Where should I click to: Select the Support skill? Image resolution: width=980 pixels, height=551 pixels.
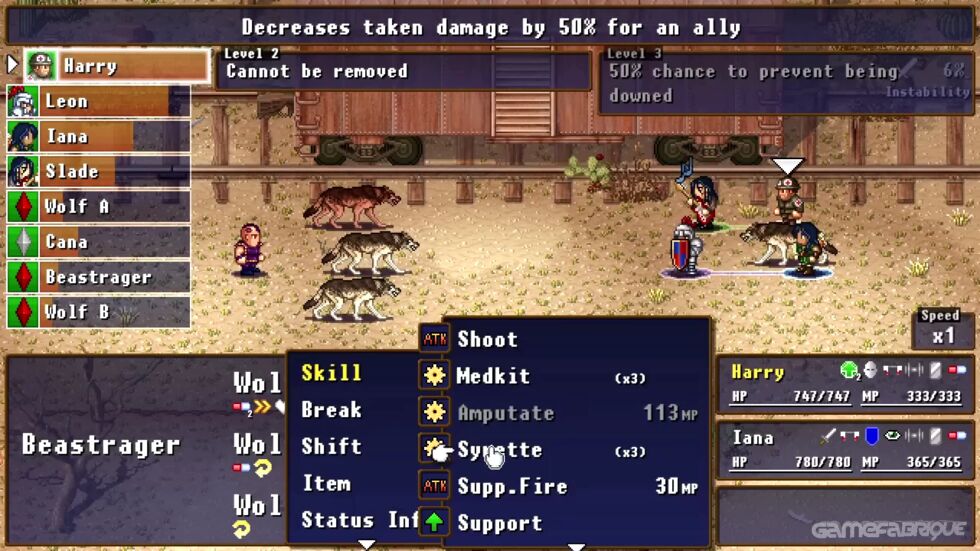click(x=499, y=523)
